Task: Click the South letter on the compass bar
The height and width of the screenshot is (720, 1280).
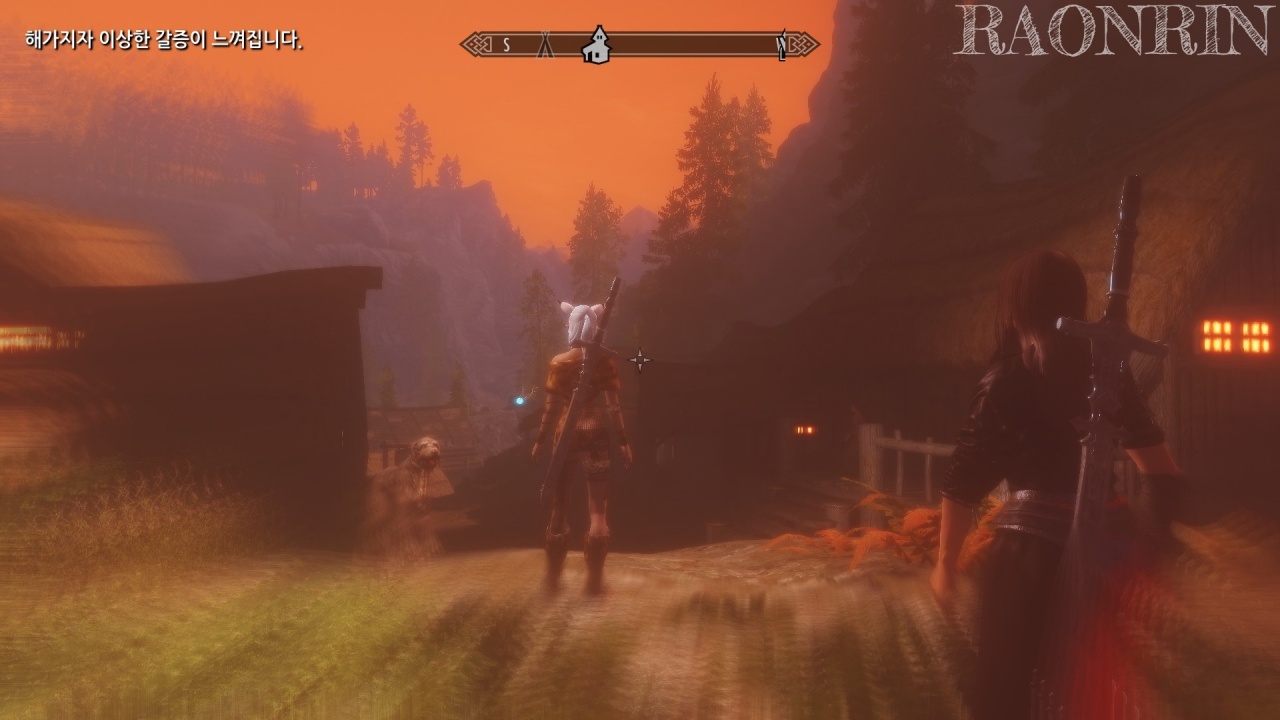Action: click(x=507, y=44)
